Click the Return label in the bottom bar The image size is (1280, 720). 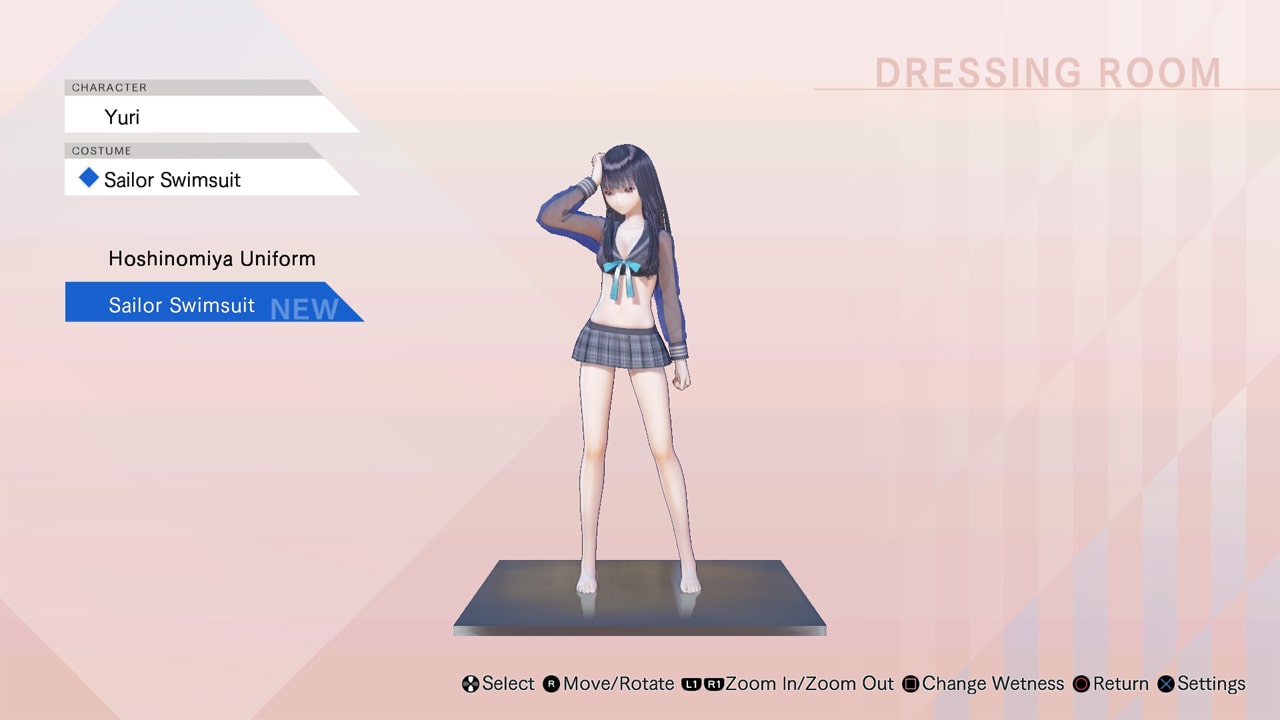(1119, 684)
